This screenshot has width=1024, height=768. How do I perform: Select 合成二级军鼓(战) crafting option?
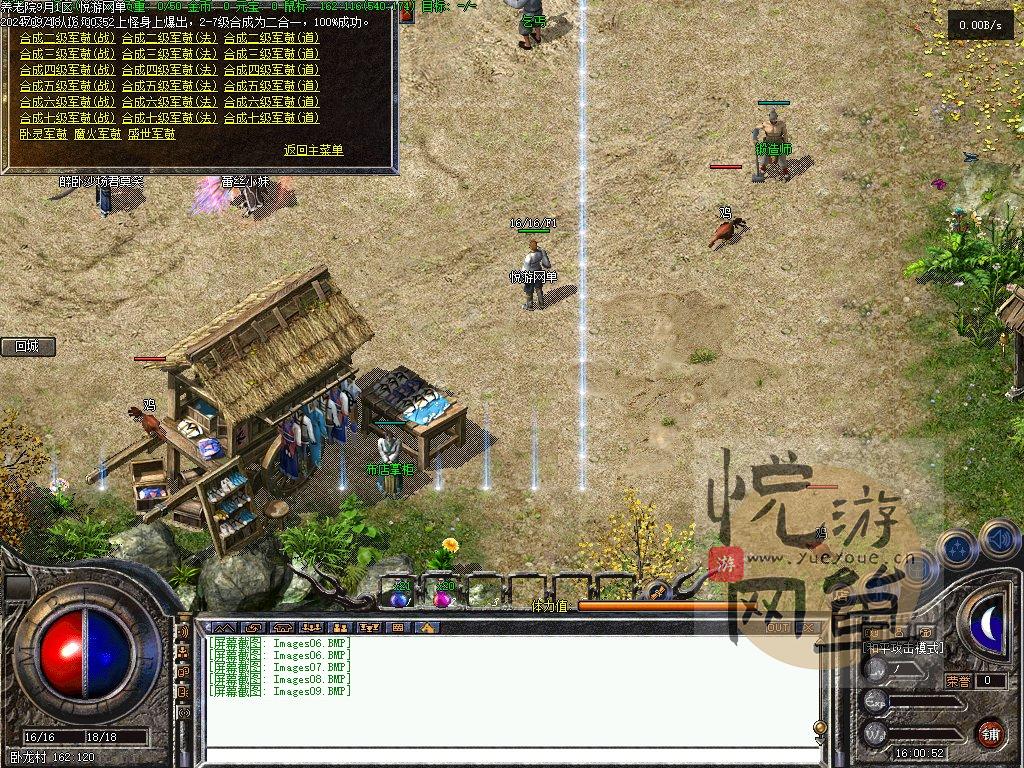coord(67,38)
